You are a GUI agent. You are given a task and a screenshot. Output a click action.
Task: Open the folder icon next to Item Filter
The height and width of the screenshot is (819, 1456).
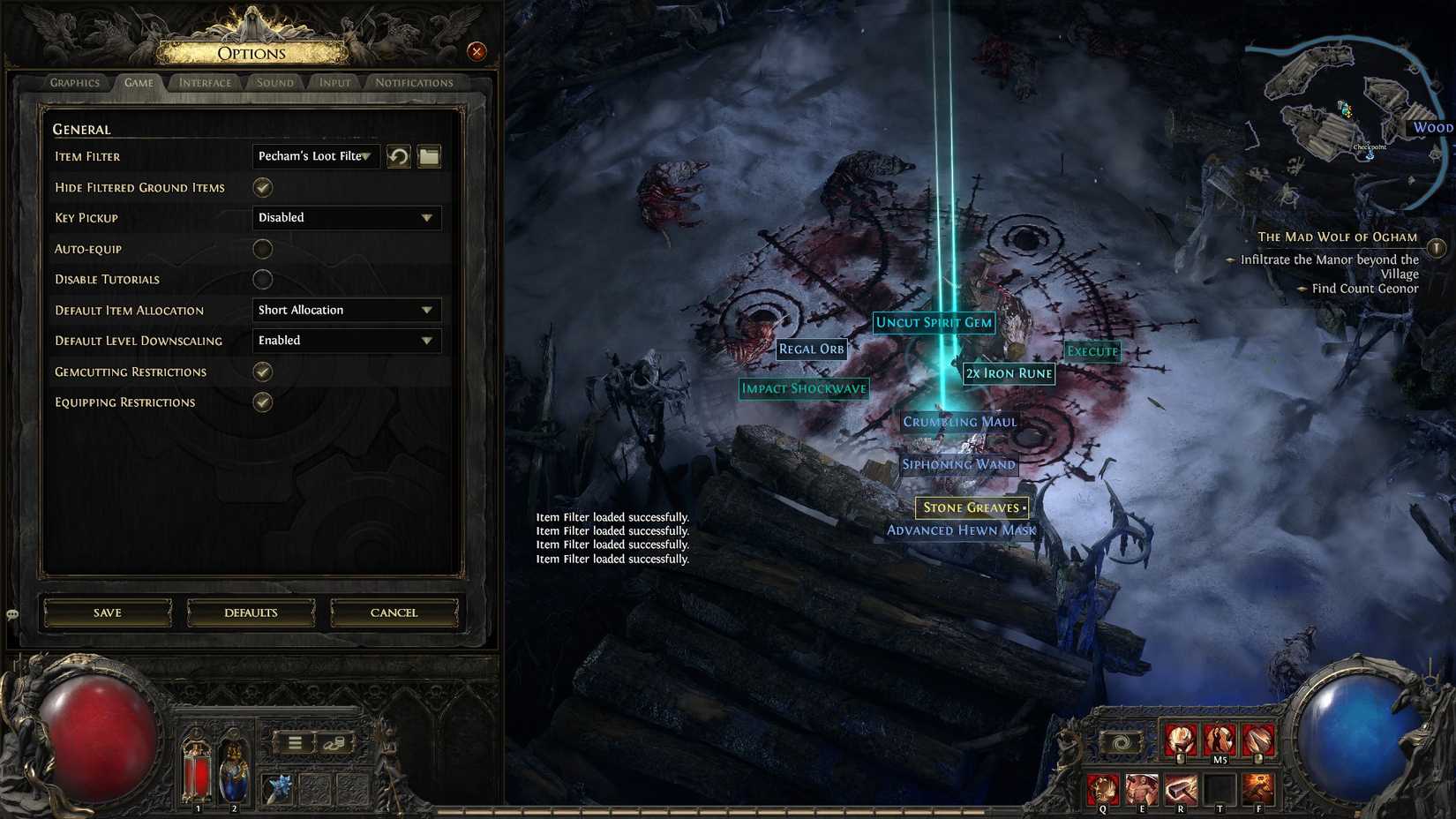click(x=430, y=156)
